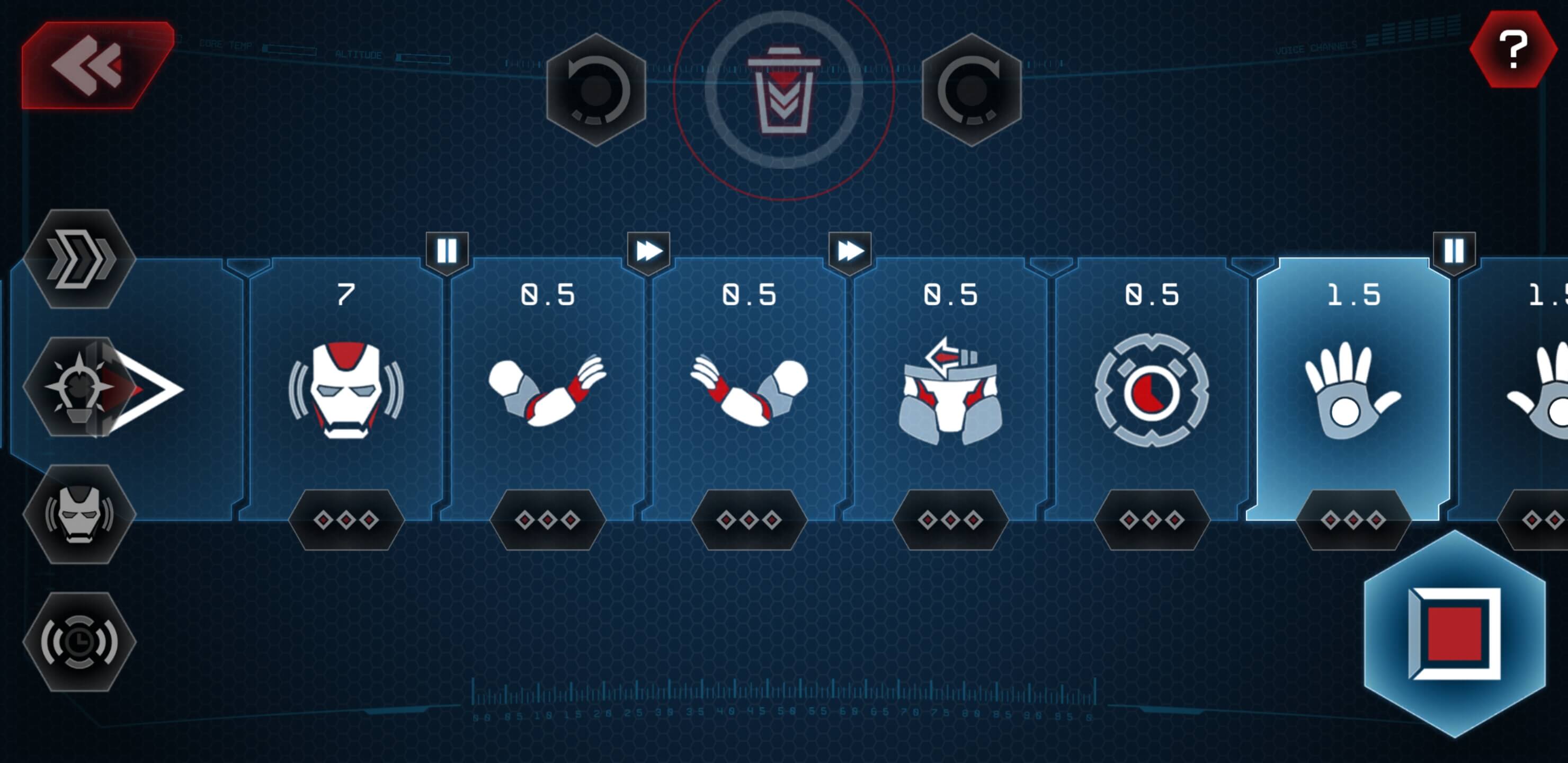Select the triple chevron movement category
This screenshot has height=763, width=1568.
(x=80, y=260)
